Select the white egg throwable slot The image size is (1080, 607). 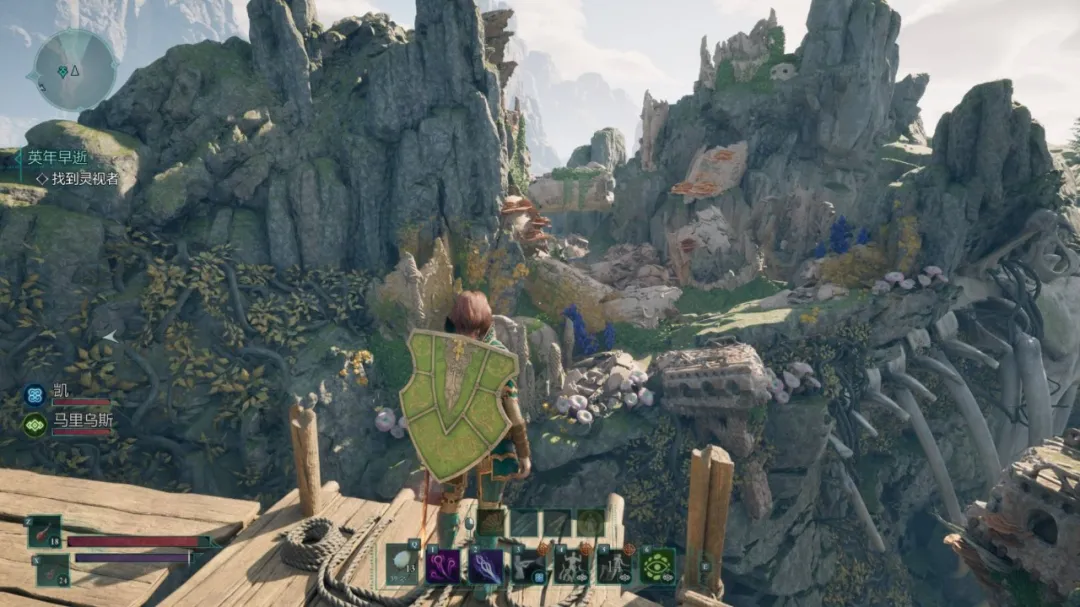tap(403, 564)
